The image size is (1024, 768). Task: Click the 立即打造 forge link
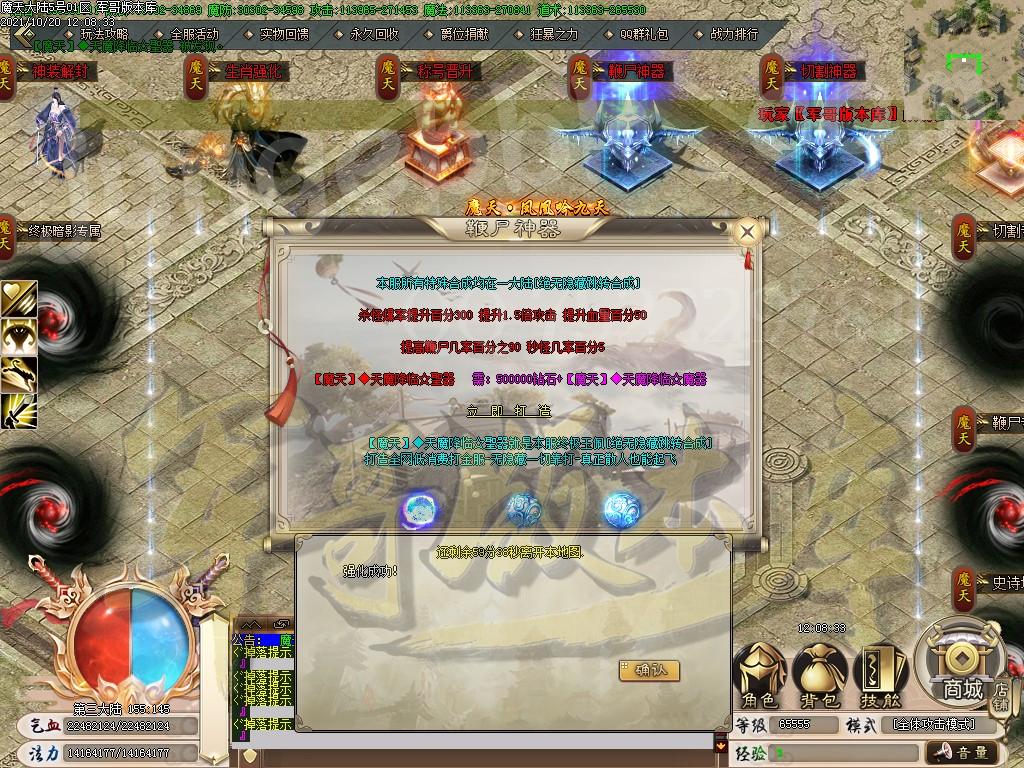[508, 411]
